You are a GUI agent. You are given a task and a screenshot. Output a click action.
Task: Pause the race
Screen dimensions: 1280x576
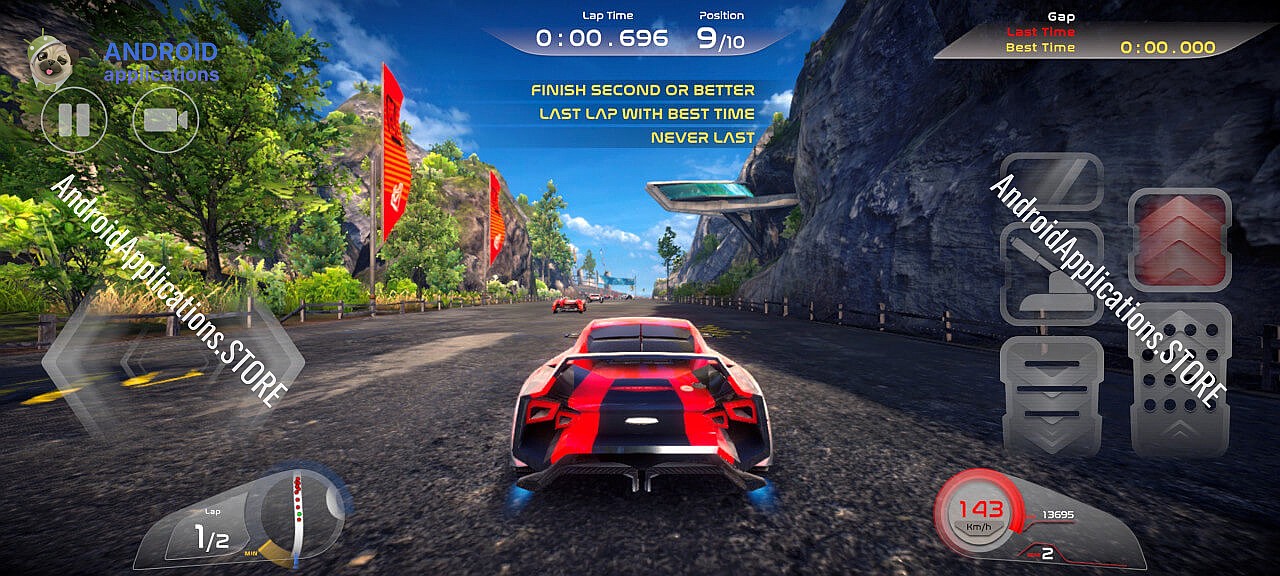point(74,120)
